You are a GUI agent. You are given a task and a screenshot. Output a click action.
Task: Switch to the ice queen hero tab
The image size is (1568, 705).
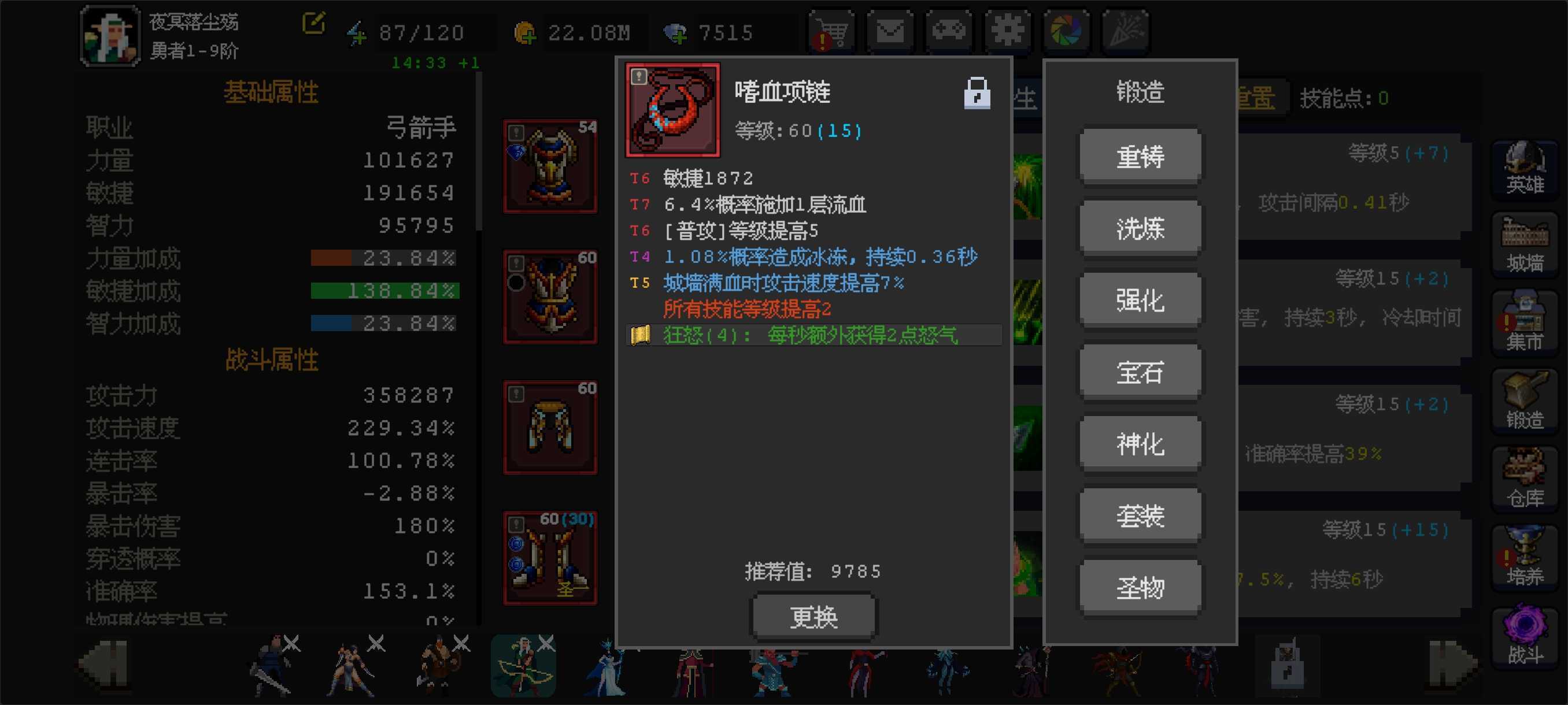[609, 667]
